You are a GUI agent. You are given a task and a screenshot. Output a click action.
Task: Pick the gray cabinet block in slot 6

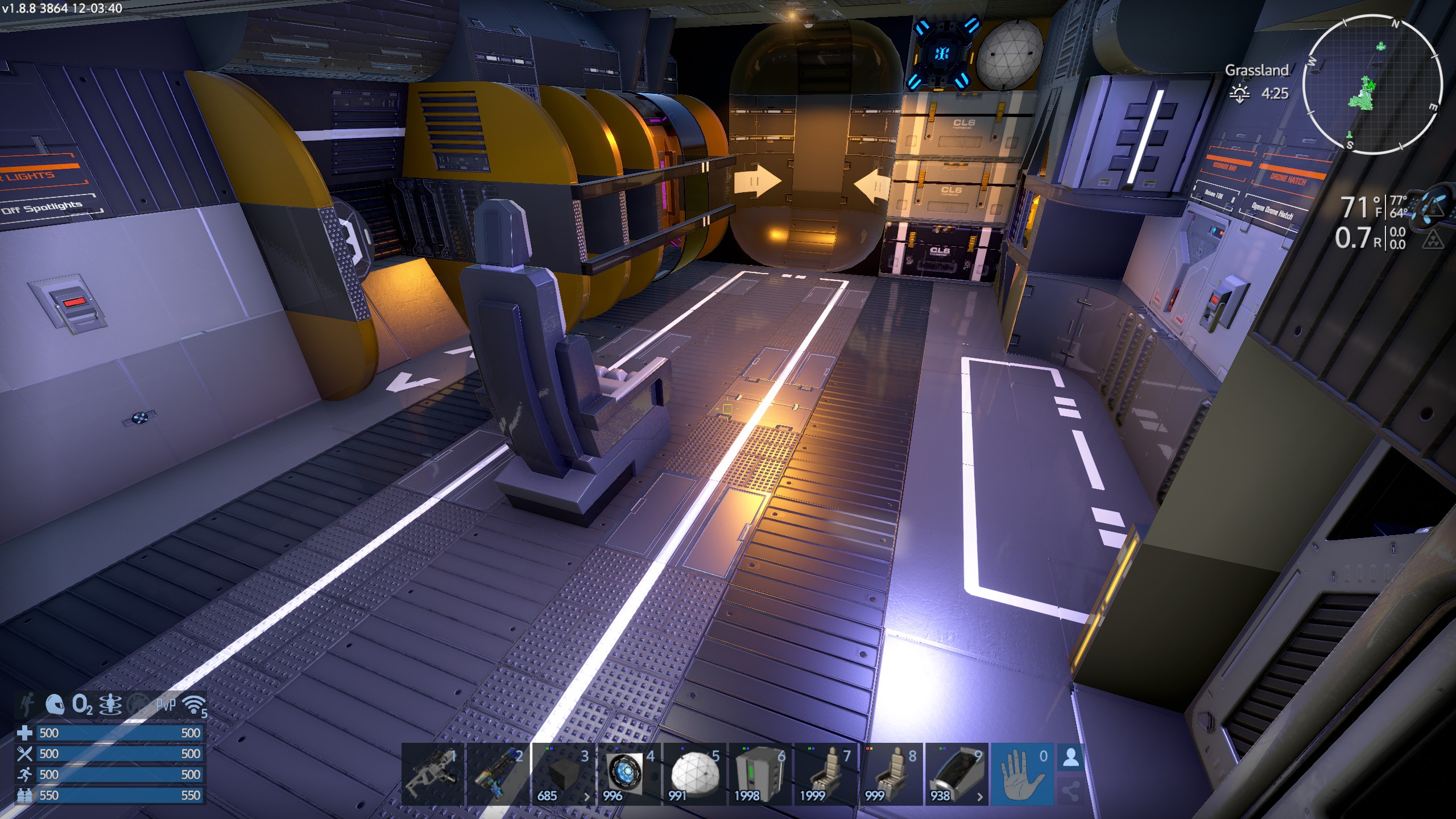(760, 773)
